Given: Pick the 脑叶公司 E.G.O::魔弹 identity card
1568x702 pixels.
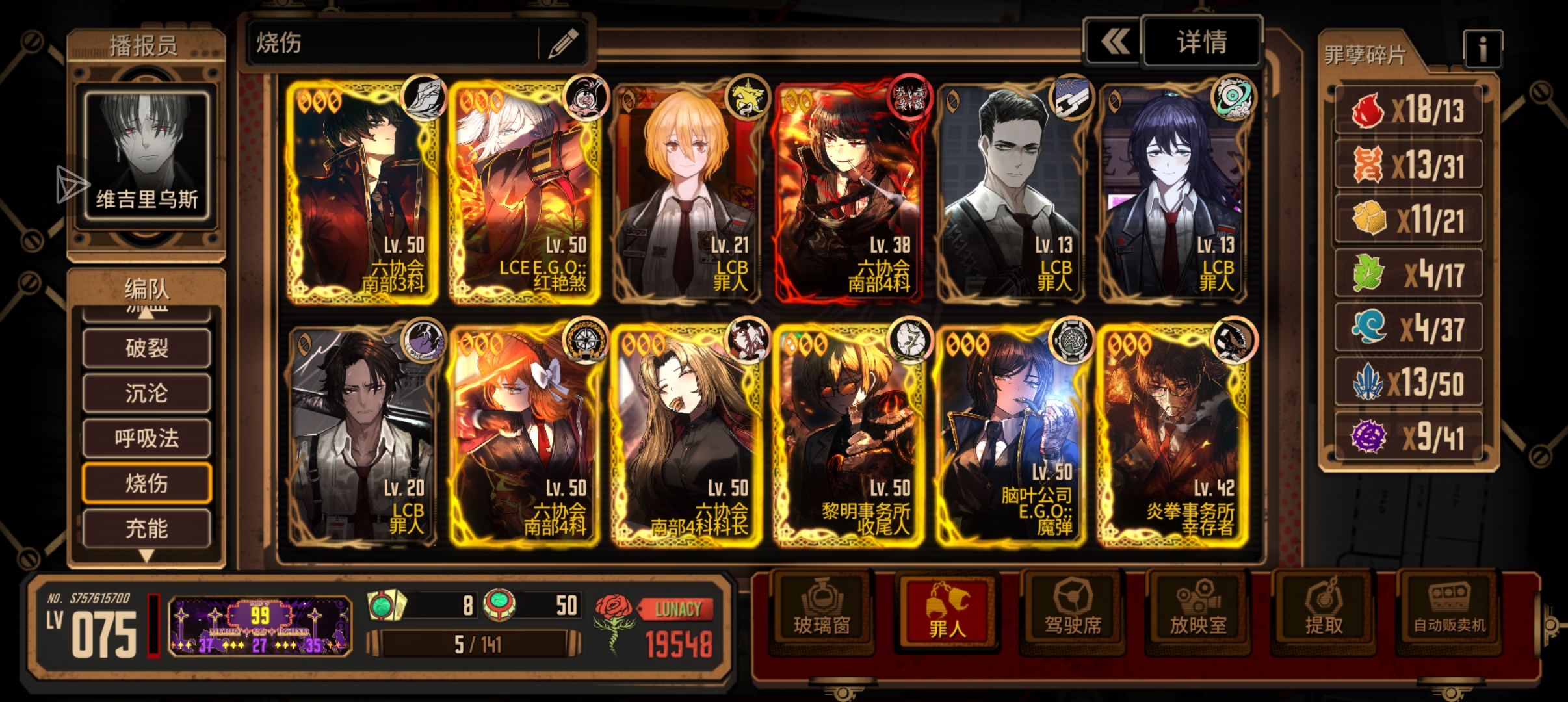Looking at the screenshot, I should (1011, 434).
